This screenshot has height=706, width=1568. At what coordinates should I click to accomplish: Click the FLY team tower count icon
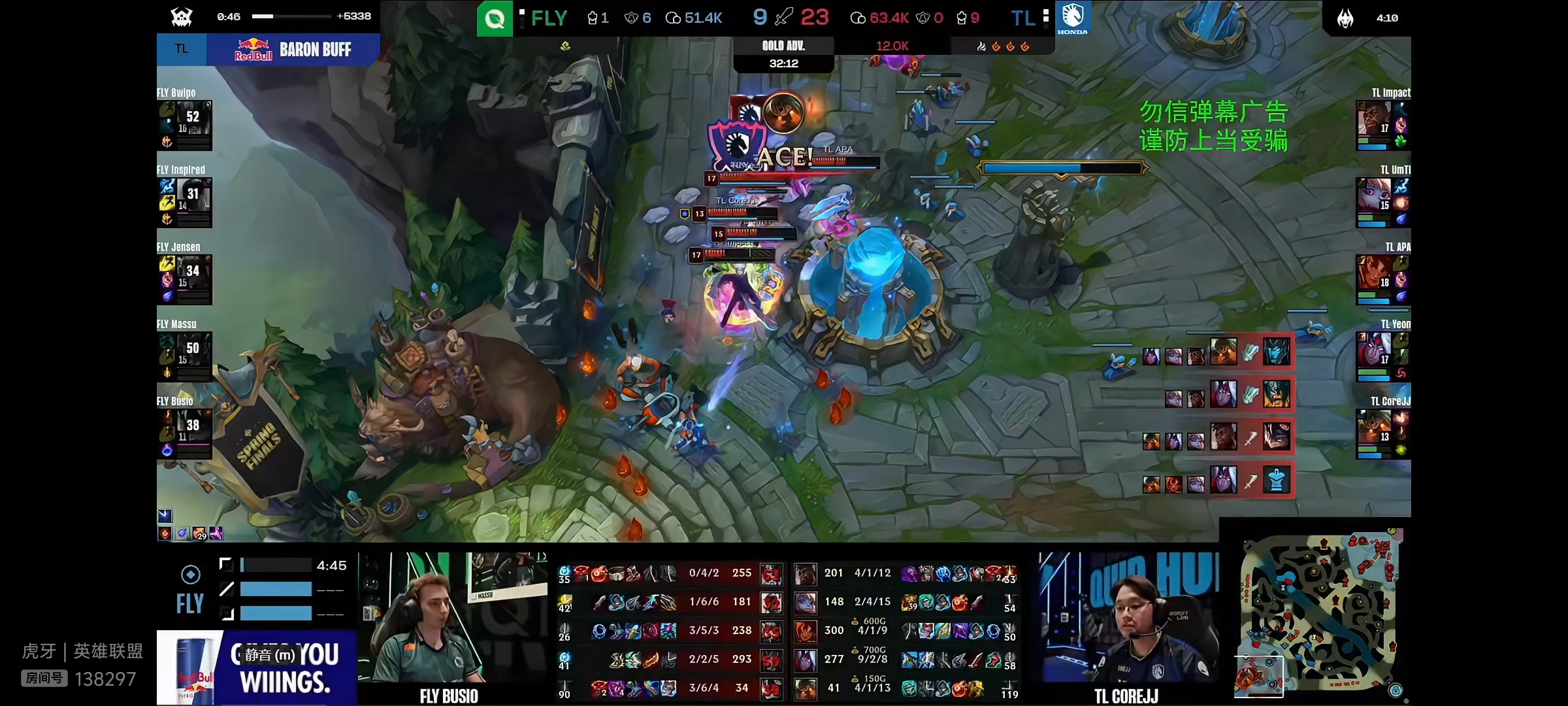593,18
